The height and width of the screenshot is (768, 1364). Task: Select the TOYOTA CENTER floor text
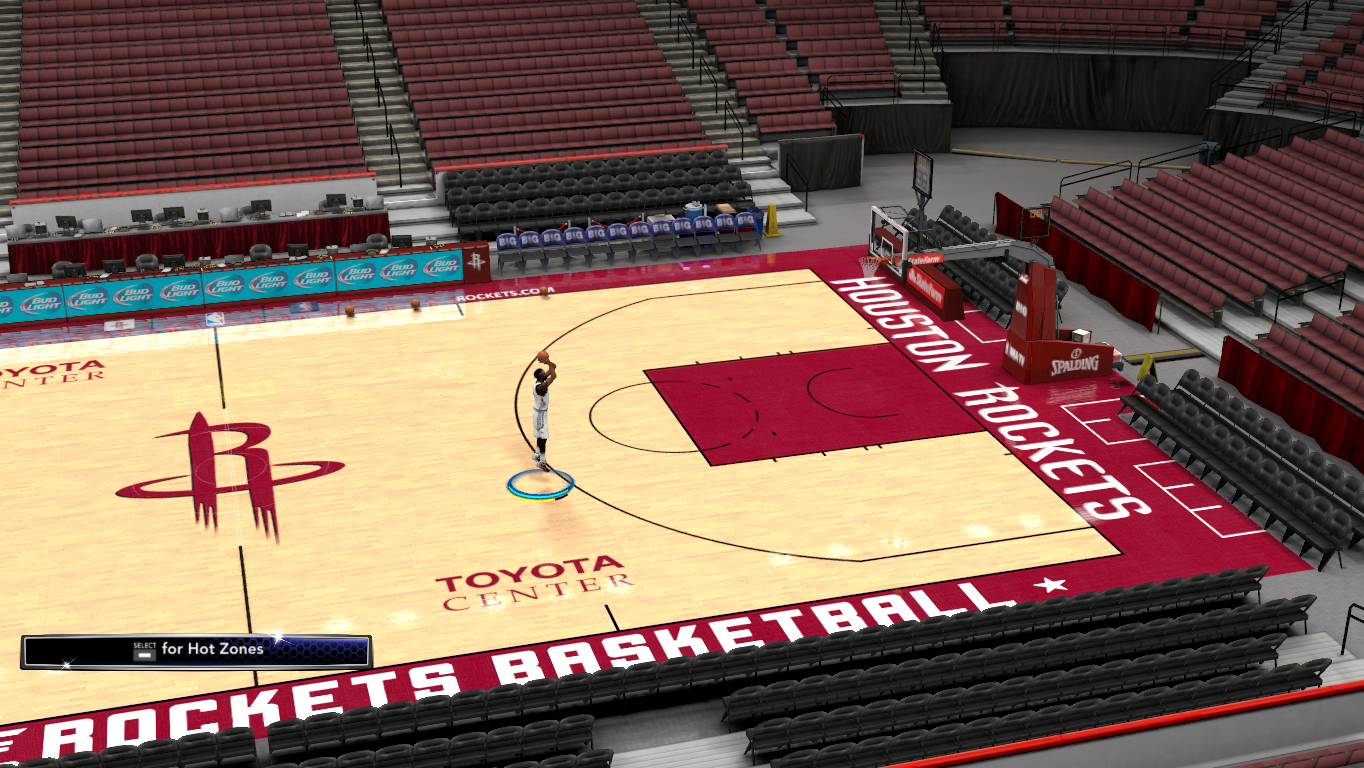(530, 580)
